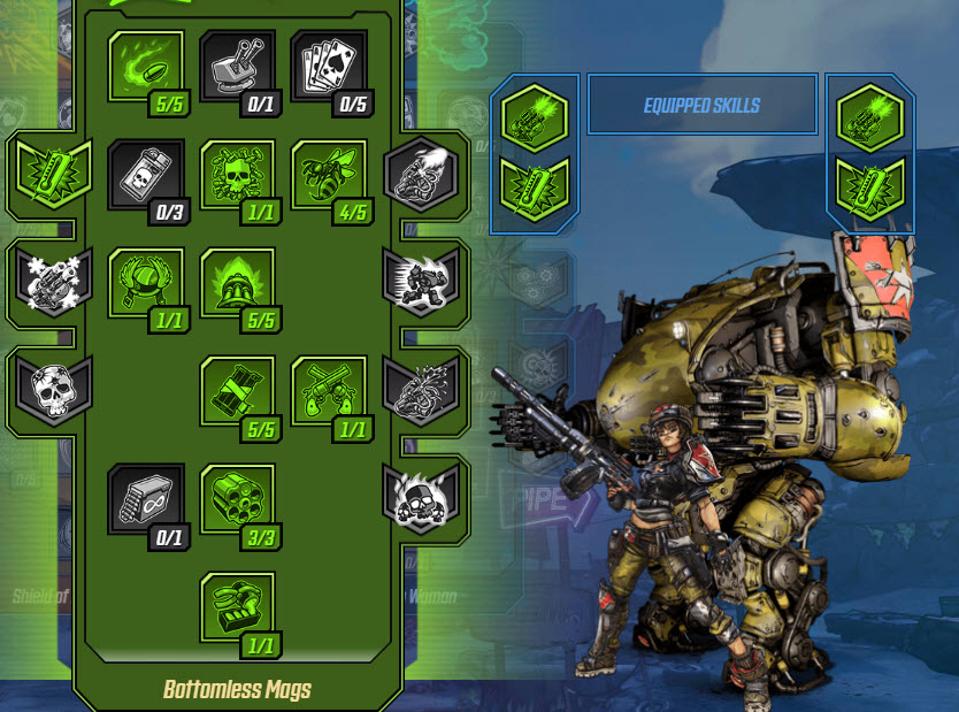Viewport: 959px width, 712px height.
Task: Select the green beetle skill icon
Action: pyautogui.click(x=145, y=283)
